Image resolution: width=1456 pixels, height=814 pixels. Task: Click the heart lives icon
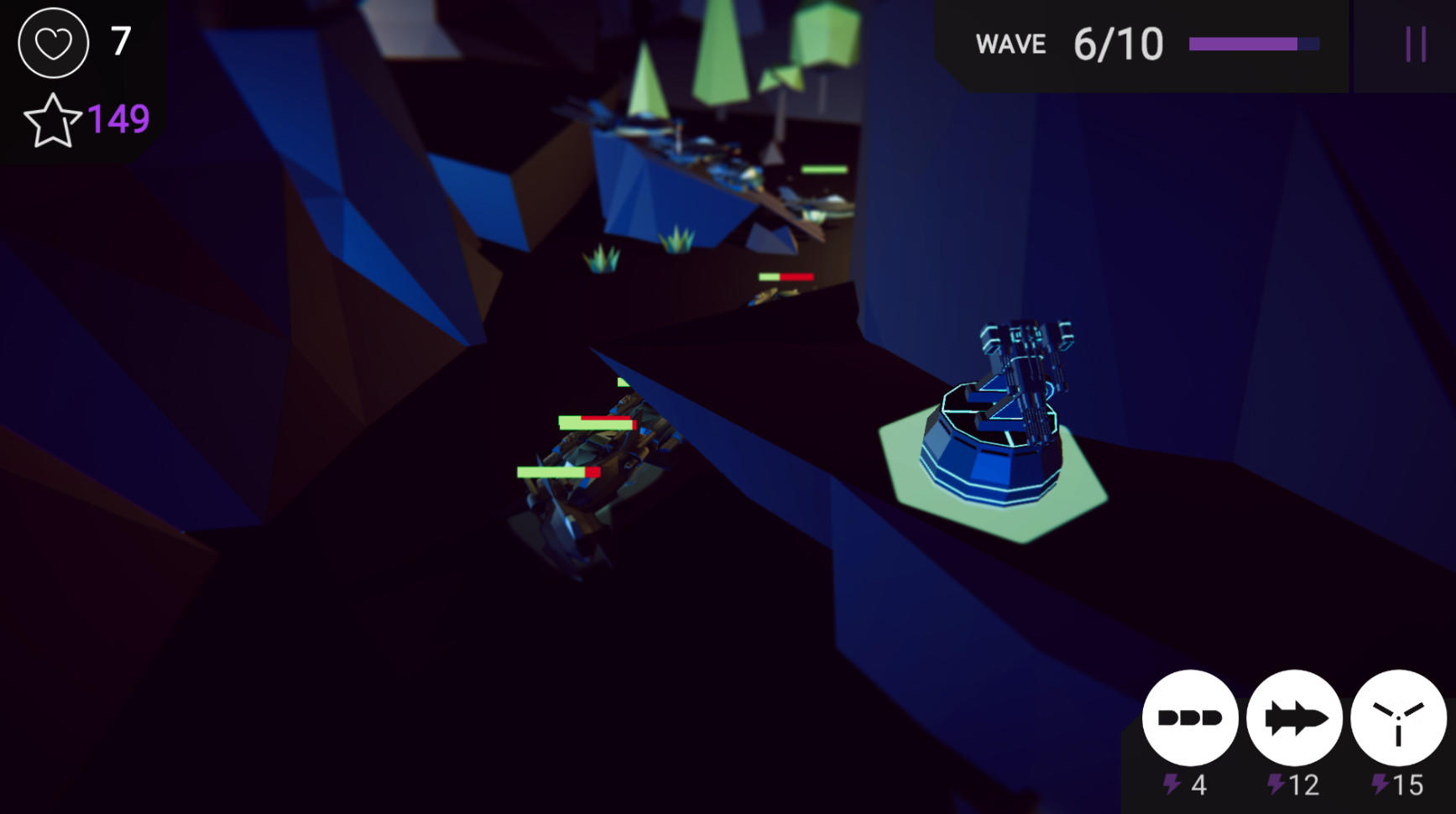point(52,44)
